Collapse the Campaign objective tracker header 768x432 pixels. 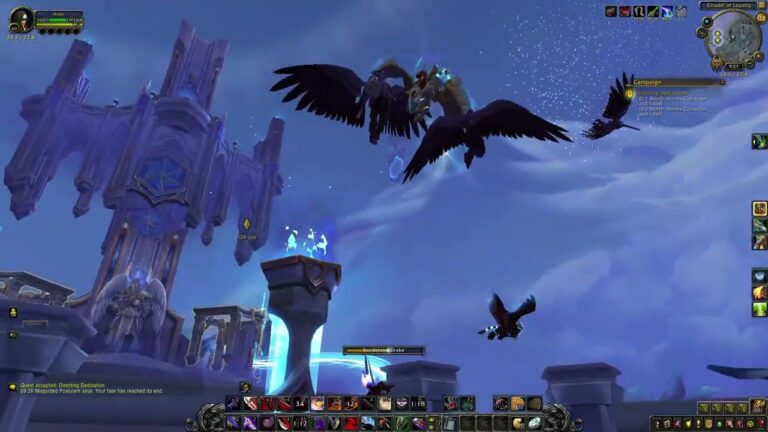tap(720, 82)
